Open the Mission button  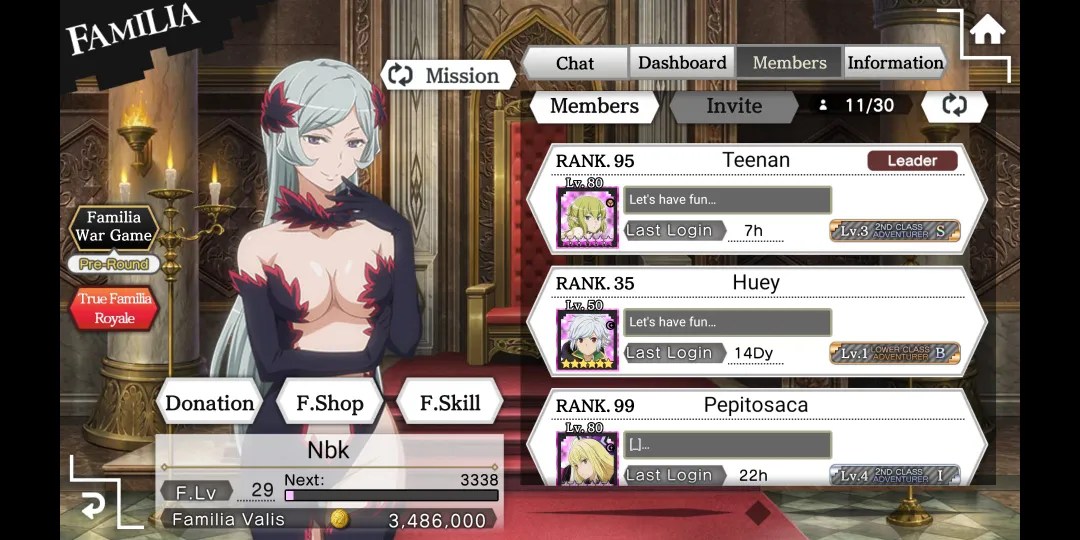[x=448, y=75]
